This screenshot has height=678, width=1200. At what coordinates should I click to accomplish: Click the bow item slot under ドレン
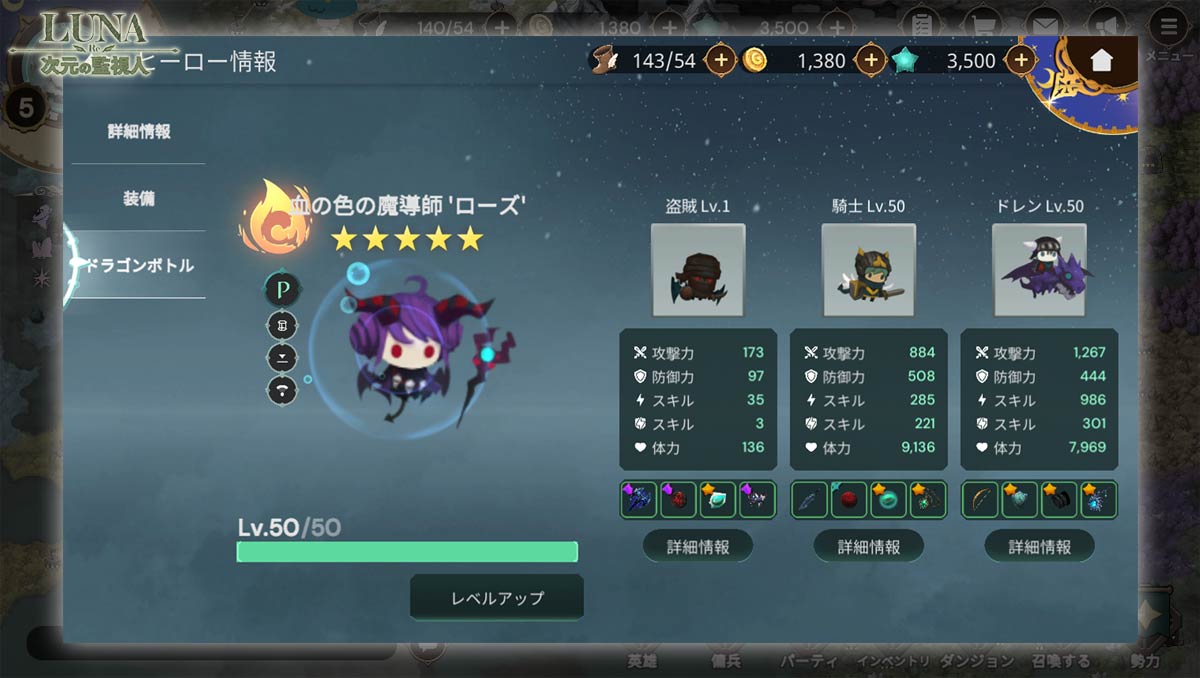[x=980, y=500]
